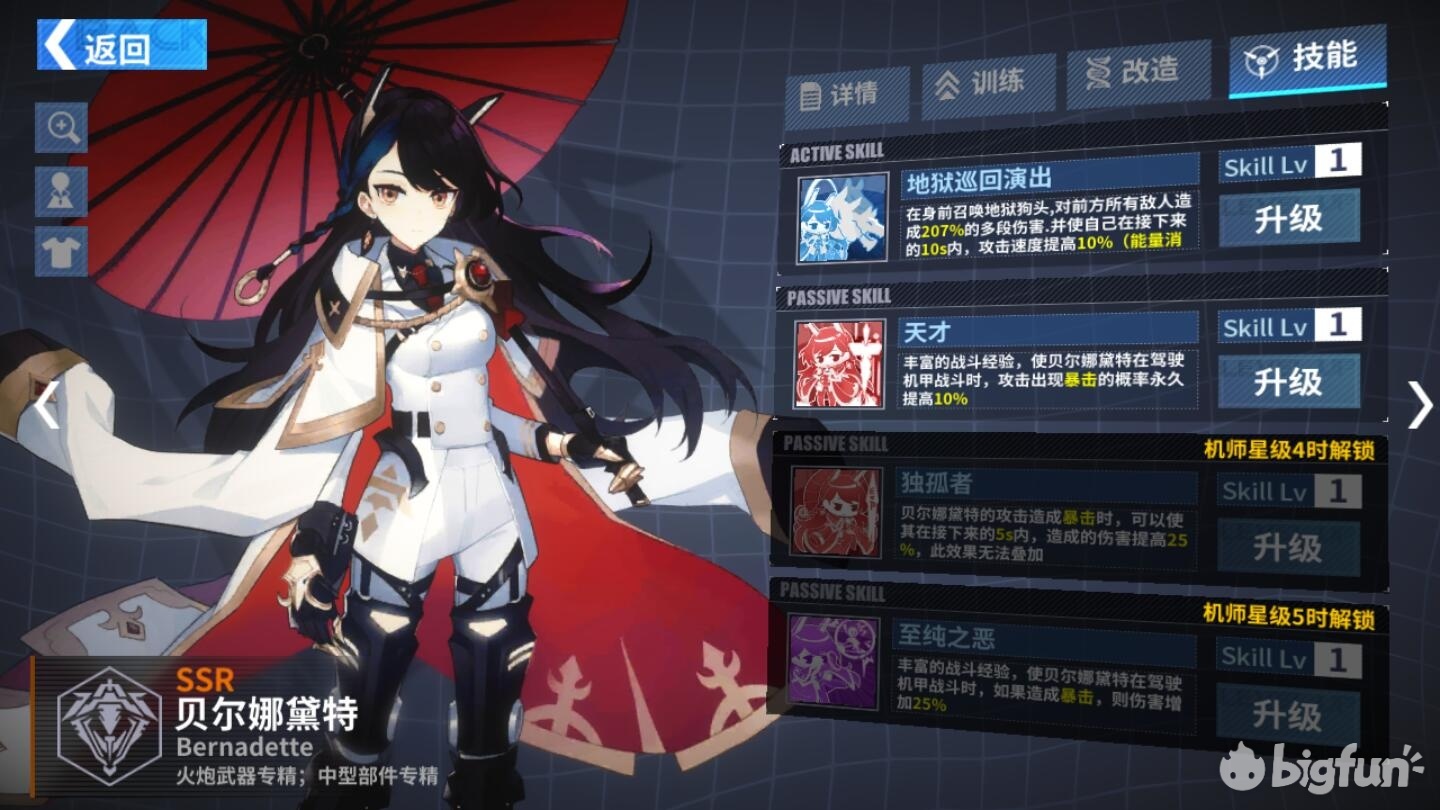Click the 返回 back button
This screenshot has height=810, width=1440.
[x=120, y=46]
